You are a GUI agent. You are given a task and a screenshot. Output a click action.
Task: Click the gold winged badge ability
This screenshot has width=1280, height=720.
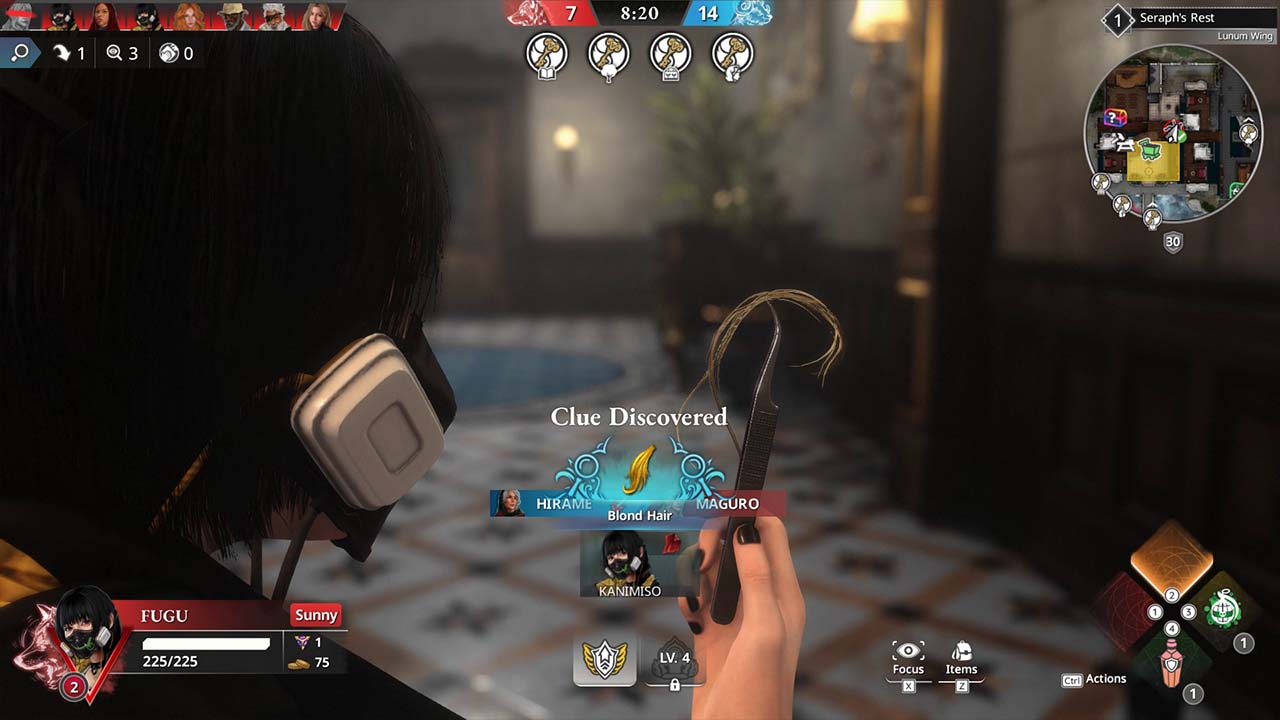pos(605,661)
